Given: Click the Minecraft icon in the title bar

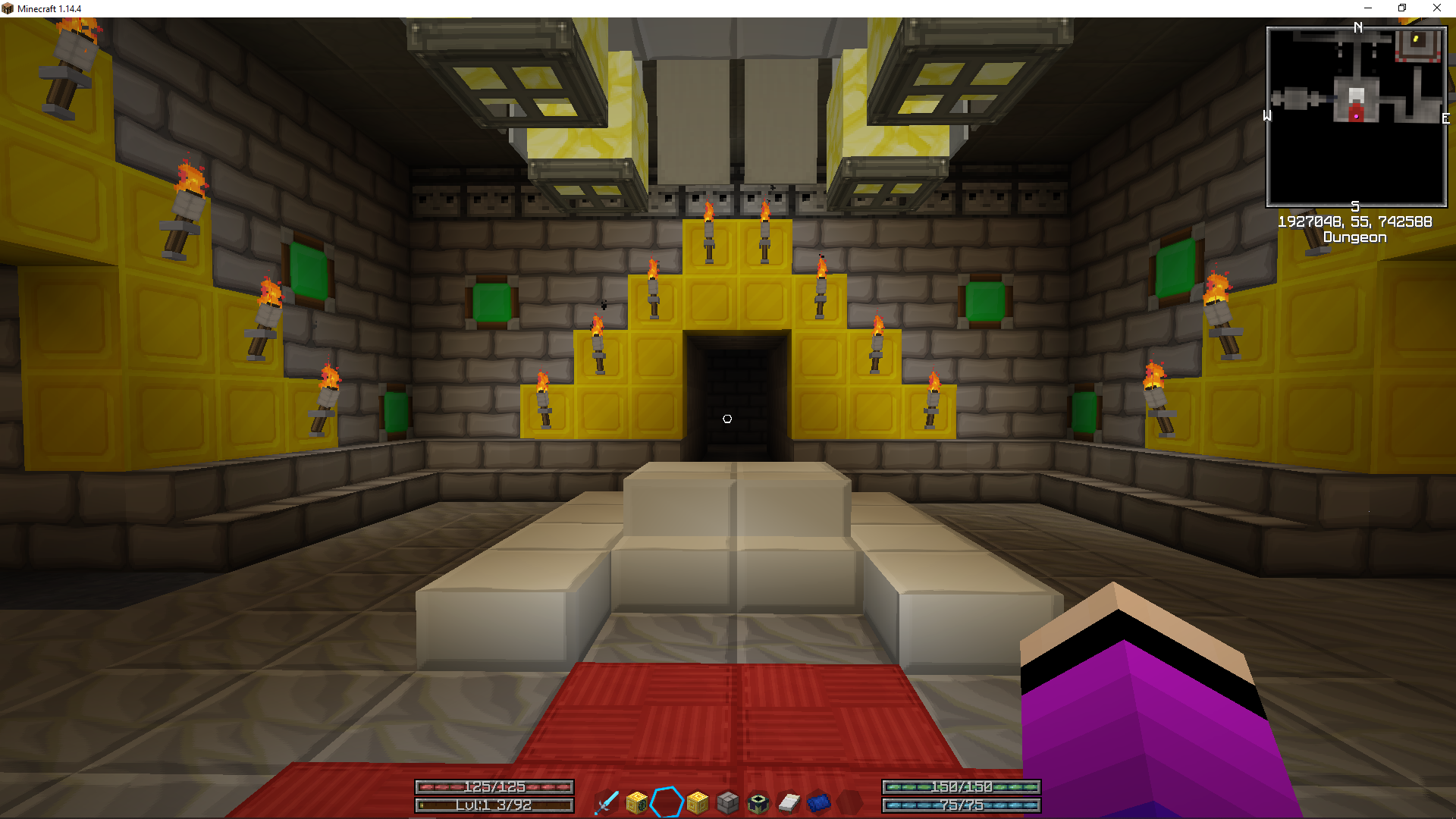Looking at the screenshot, I should (x=8, y=8).
